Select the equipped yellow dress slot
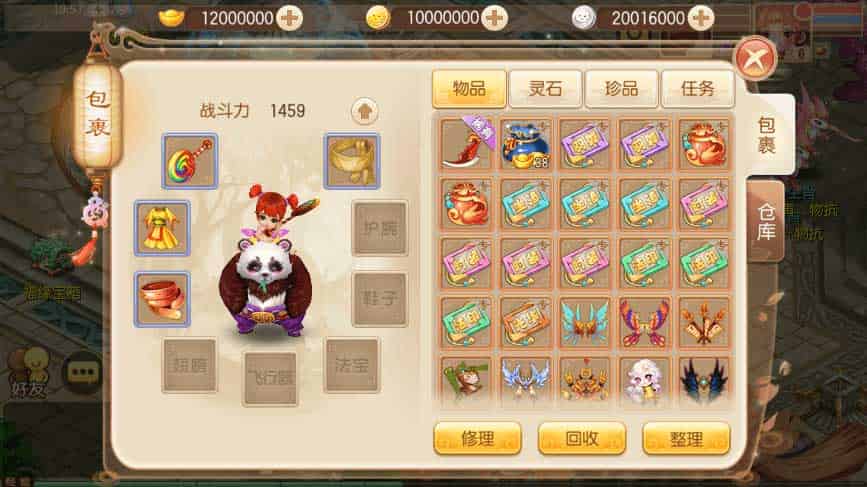 (162, 227)
